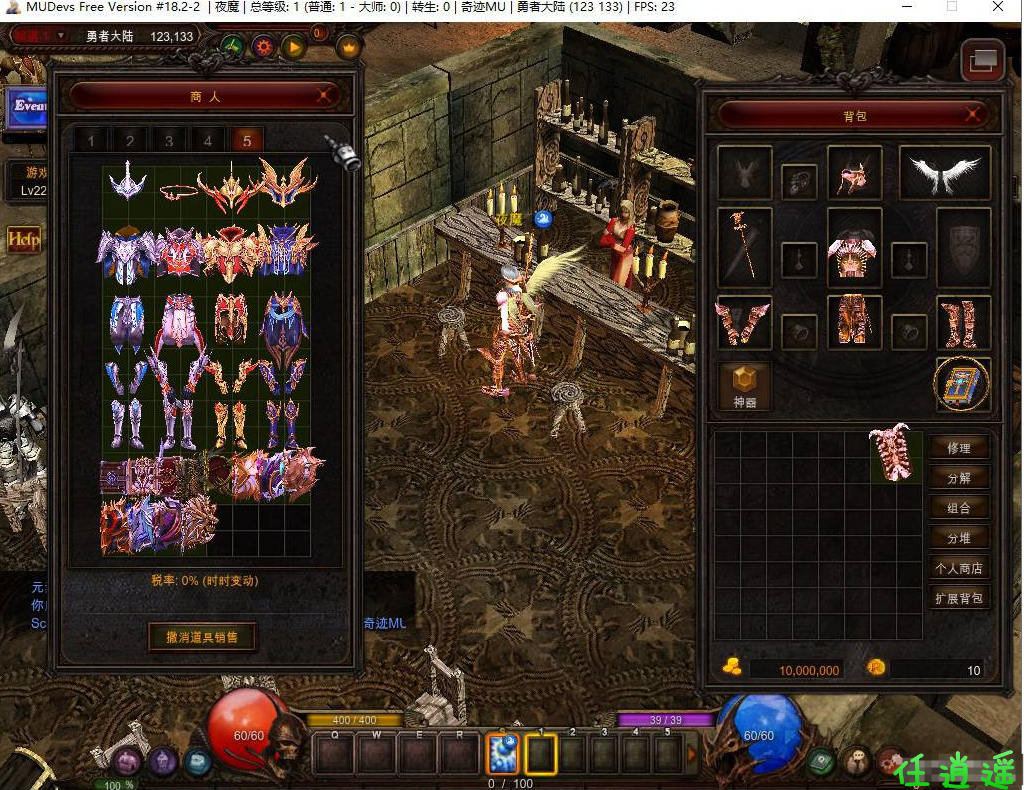Click the 分堆 split stack button

pos(958,538)
